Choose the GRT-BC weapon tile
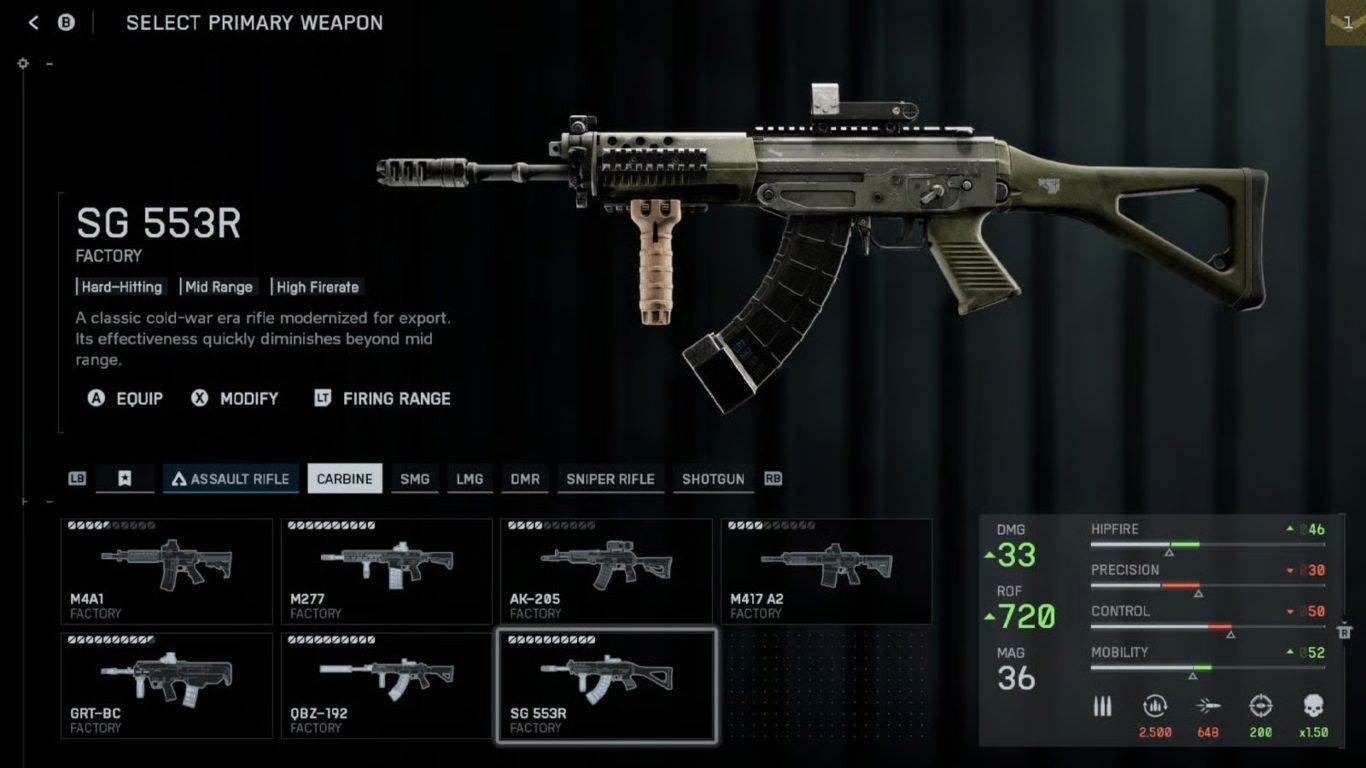 pyautogui.click(x=166, y=685)
